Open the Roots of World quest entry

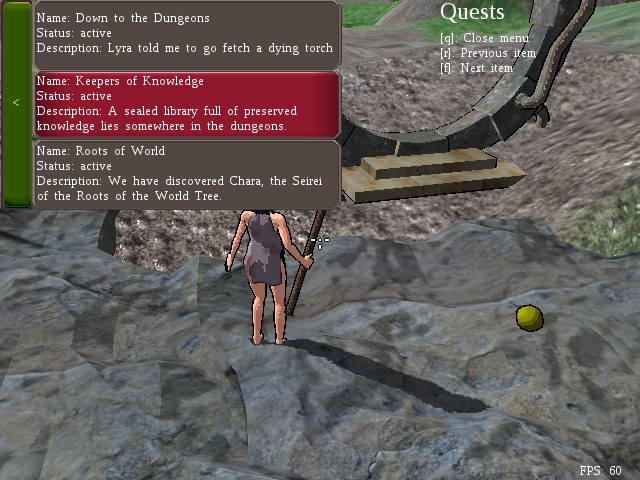coord(187,173)
